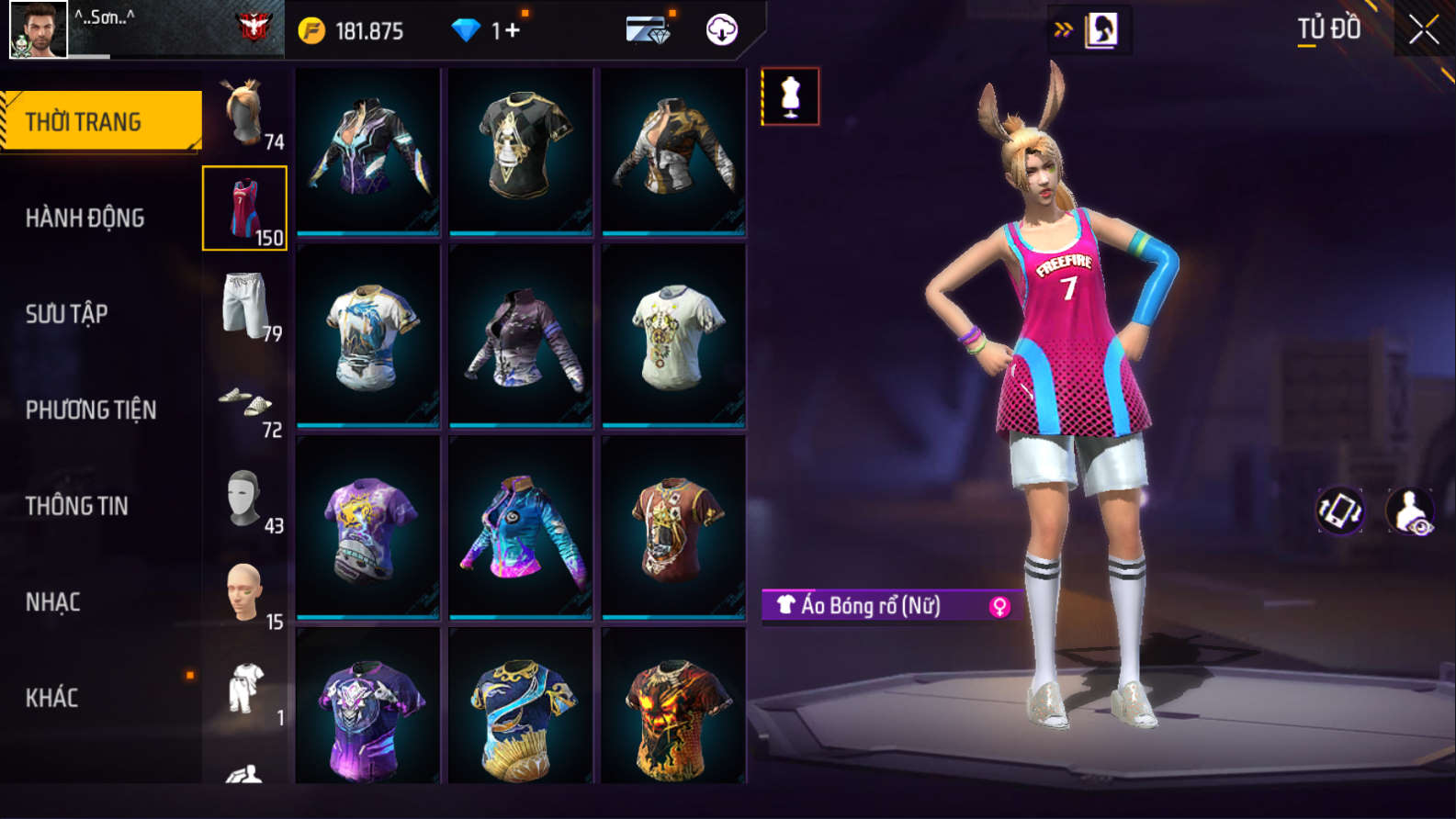Select the head category with 15 items
The height and width of the screenshot is (819, 1456).
click(244, 595)
